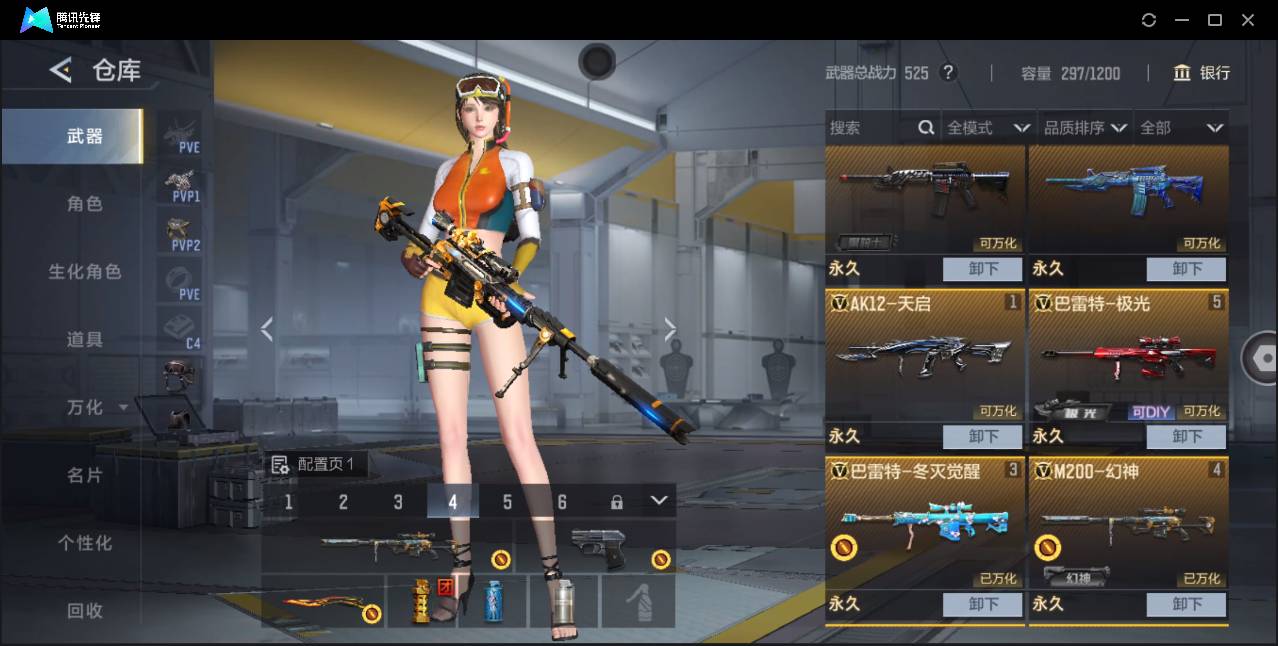The width and height of the screenshot is (1278, 646).
Task: Select the 巴雷特-极光 weapon card
Action: click(x=1128, y=356)
